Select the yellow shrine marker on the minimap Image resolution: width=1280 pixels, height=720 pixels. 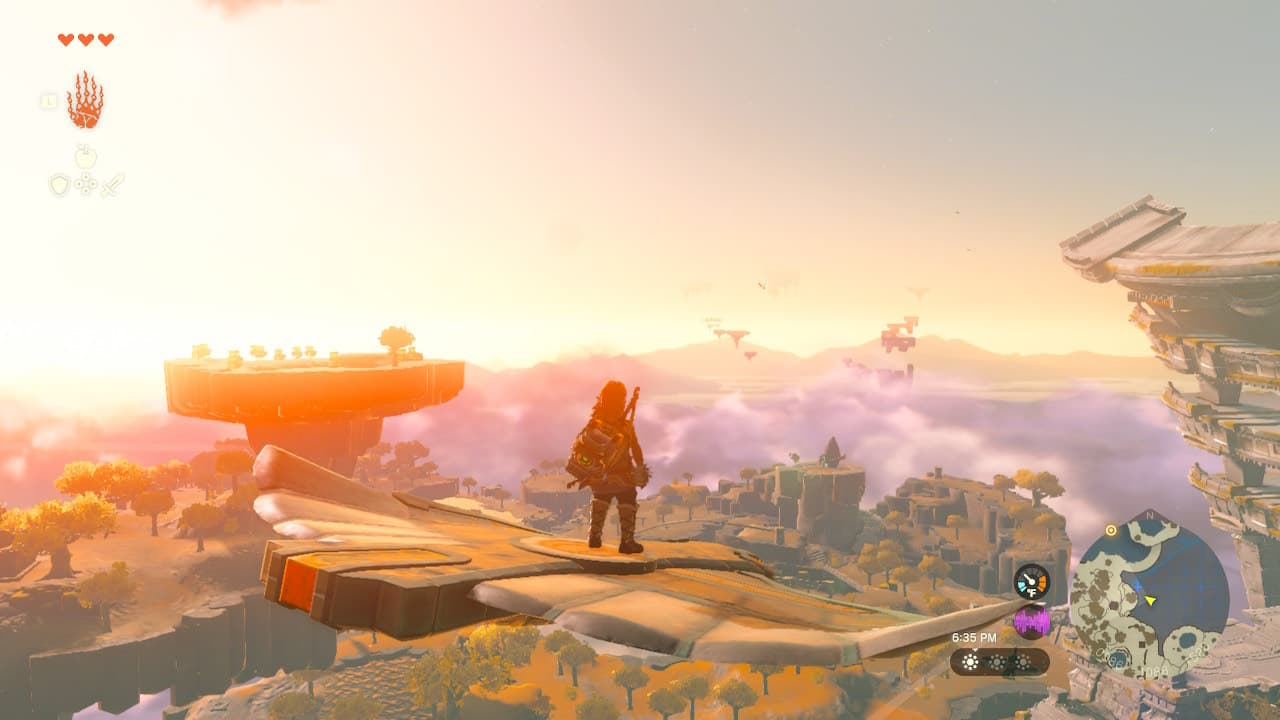[x=1111, y=531]
